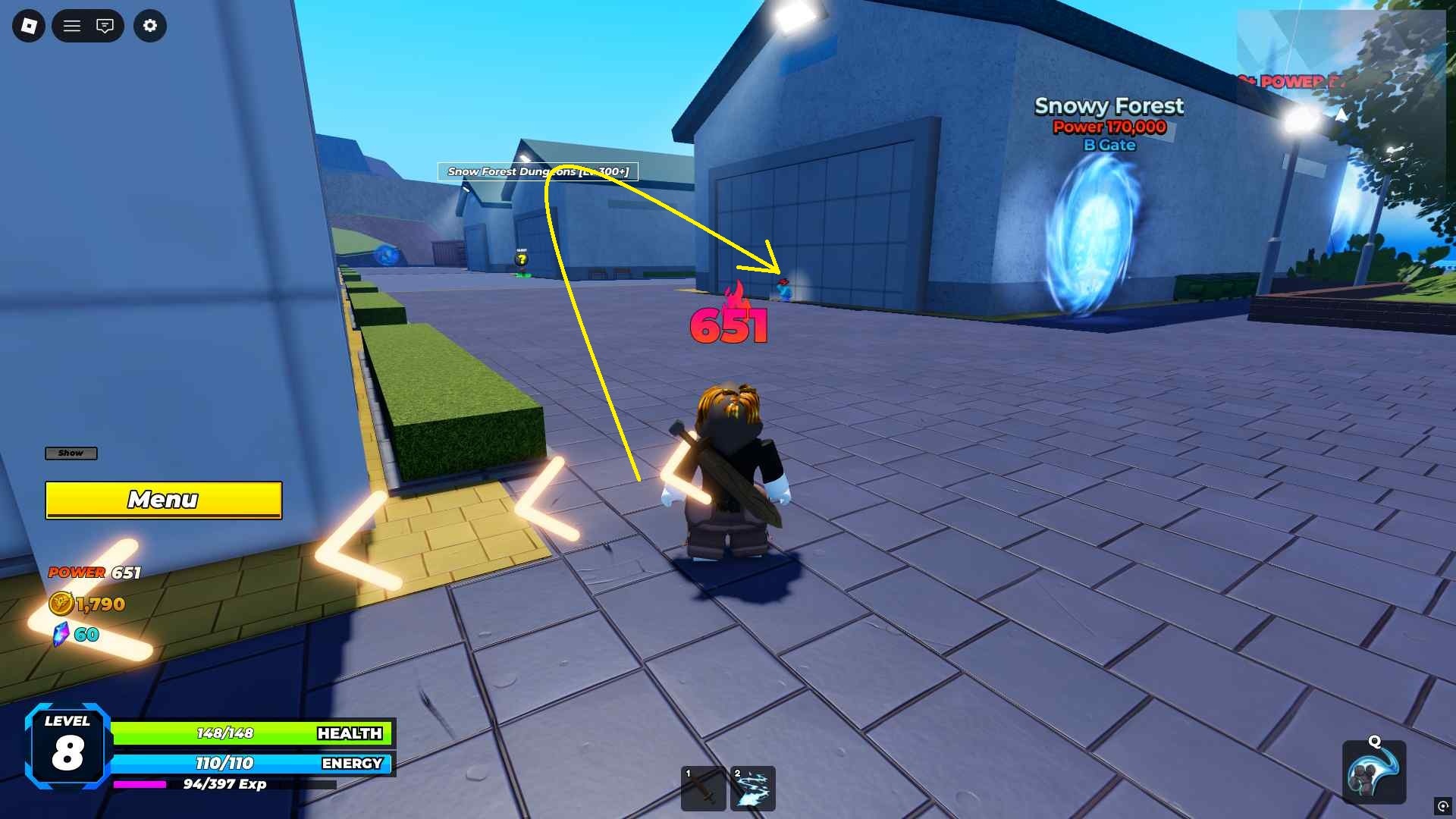
Task: Activate the lightning skill in hotbar slot 2
Action: [x=752, y=789]
